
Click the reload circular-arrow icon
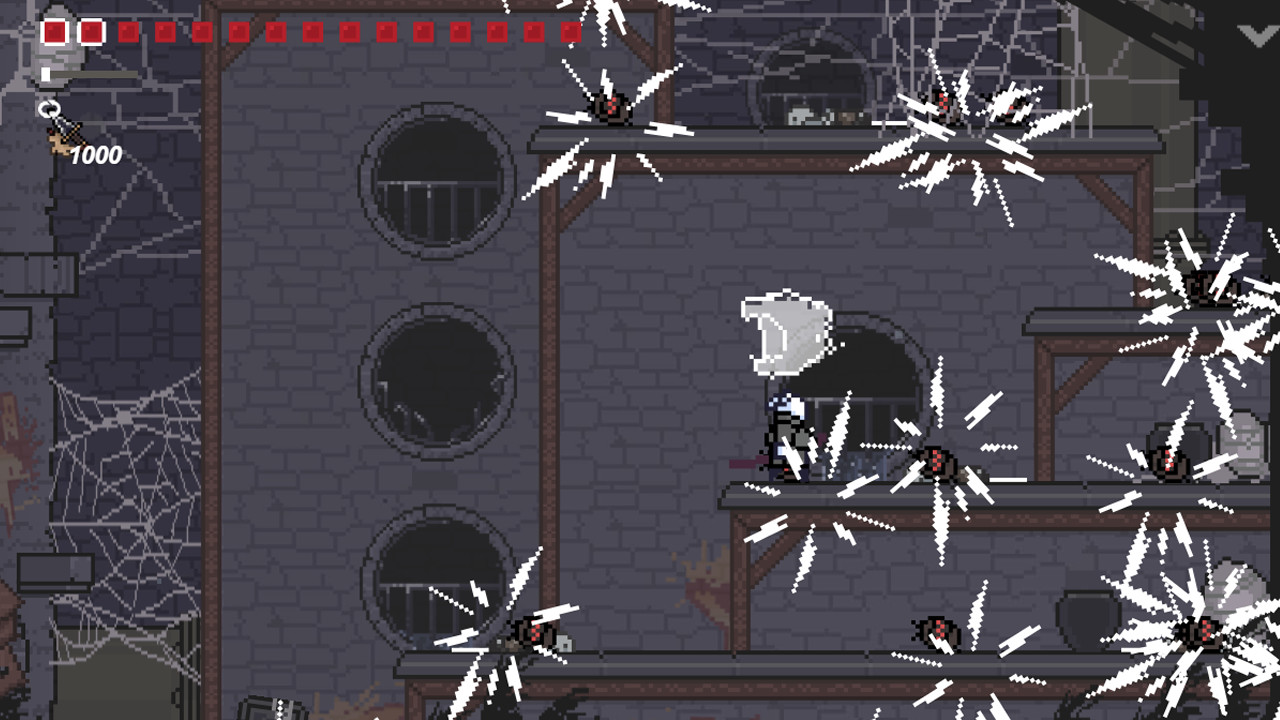tap(50, 107)
